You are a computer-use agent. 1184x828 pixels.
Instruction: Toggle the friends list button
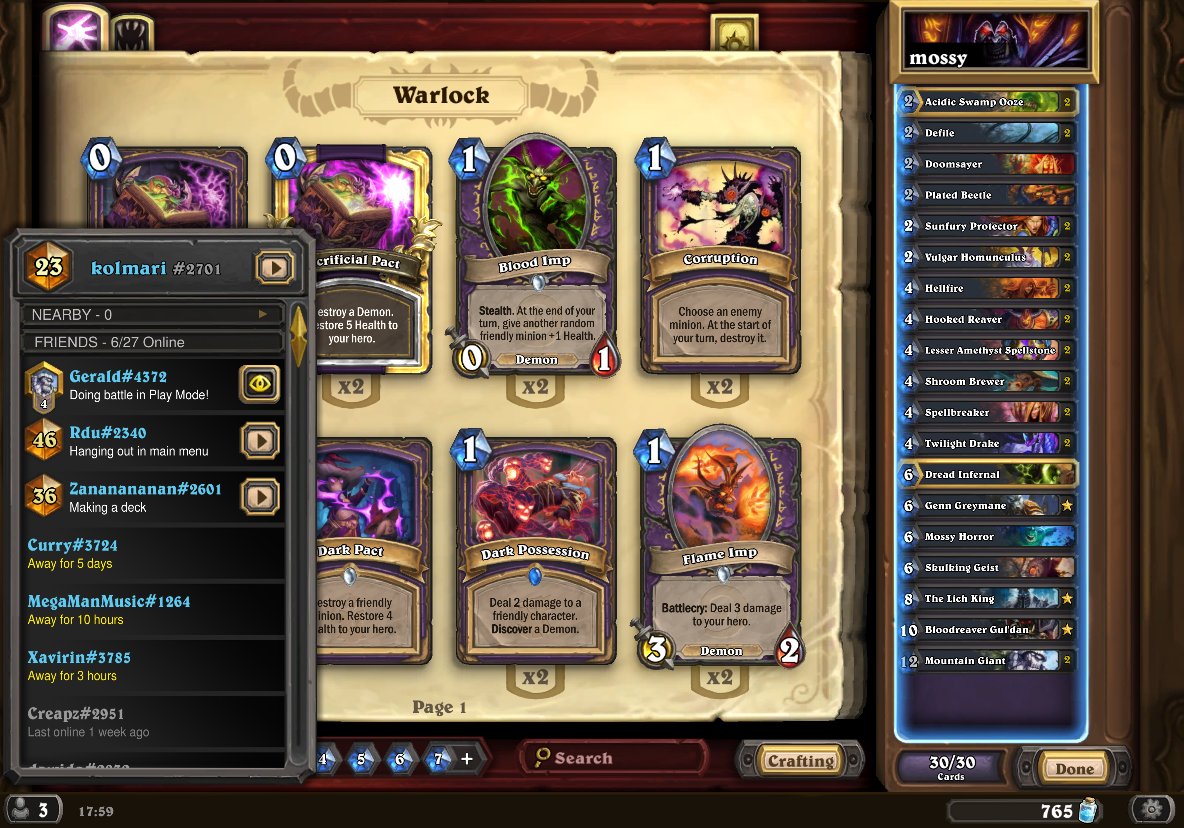coord(33,809)
